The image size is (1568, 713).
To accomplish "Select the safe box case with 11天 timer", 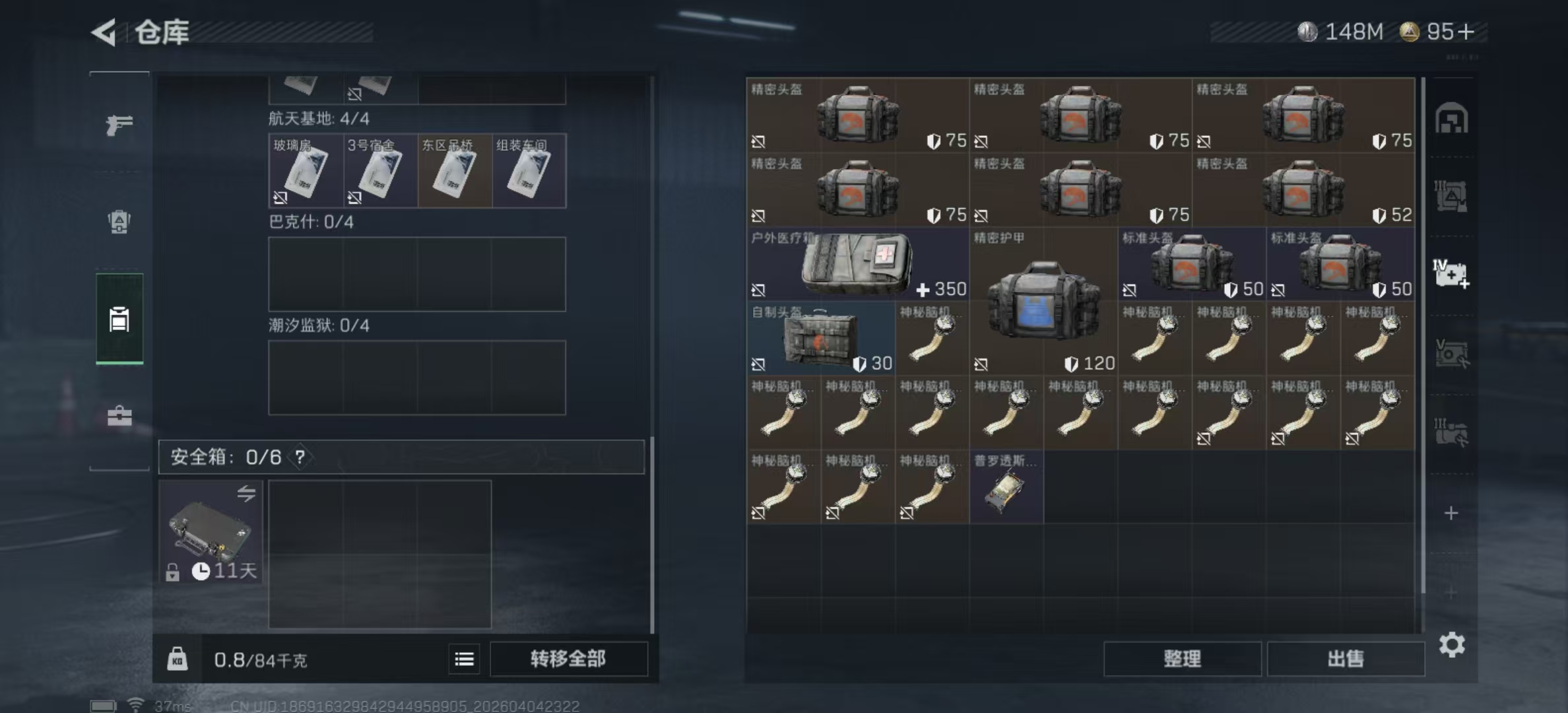I will click(211, 532).
